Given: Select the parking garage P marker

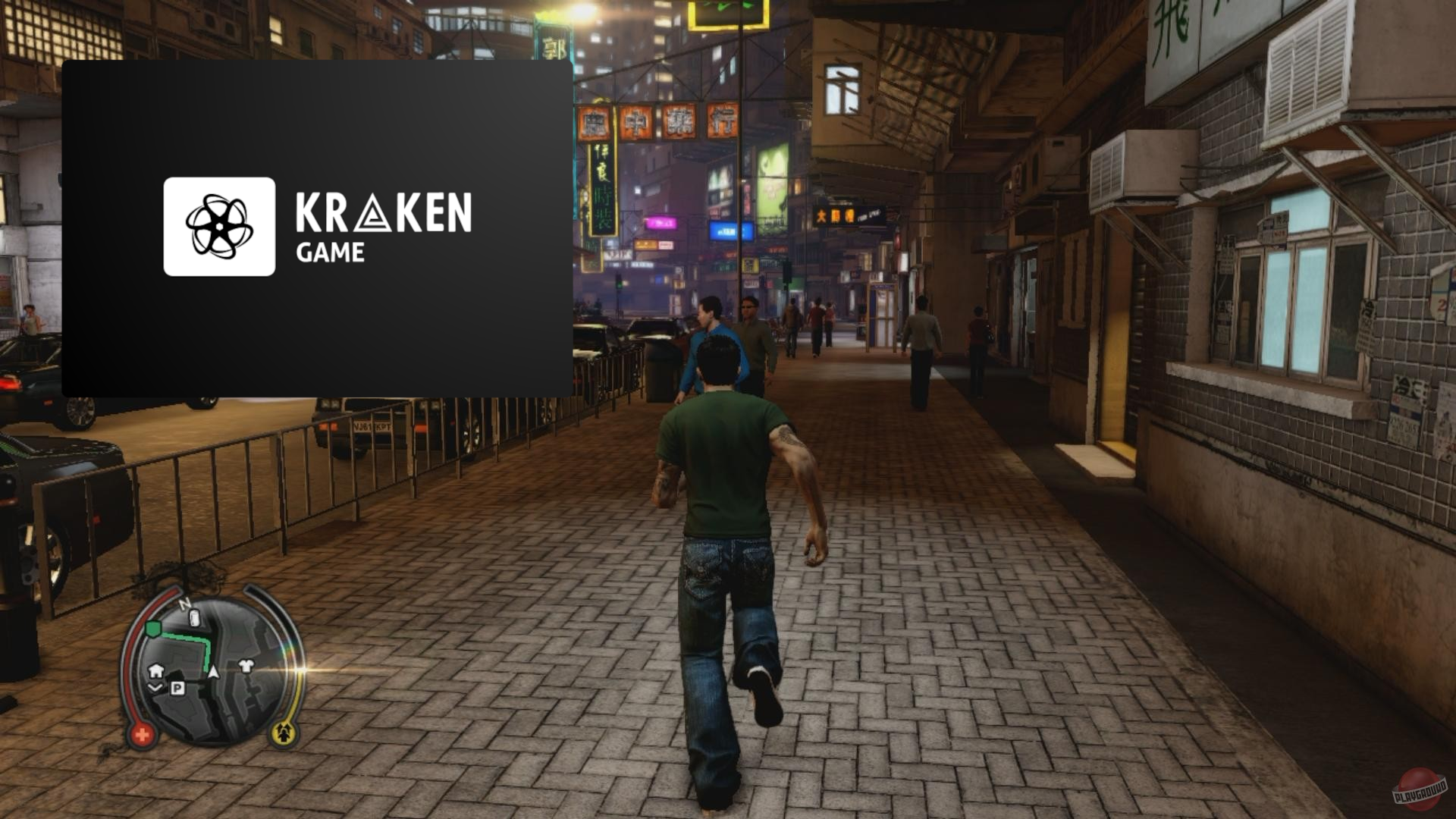Looking at the screenshot, I should click(177, 688).
